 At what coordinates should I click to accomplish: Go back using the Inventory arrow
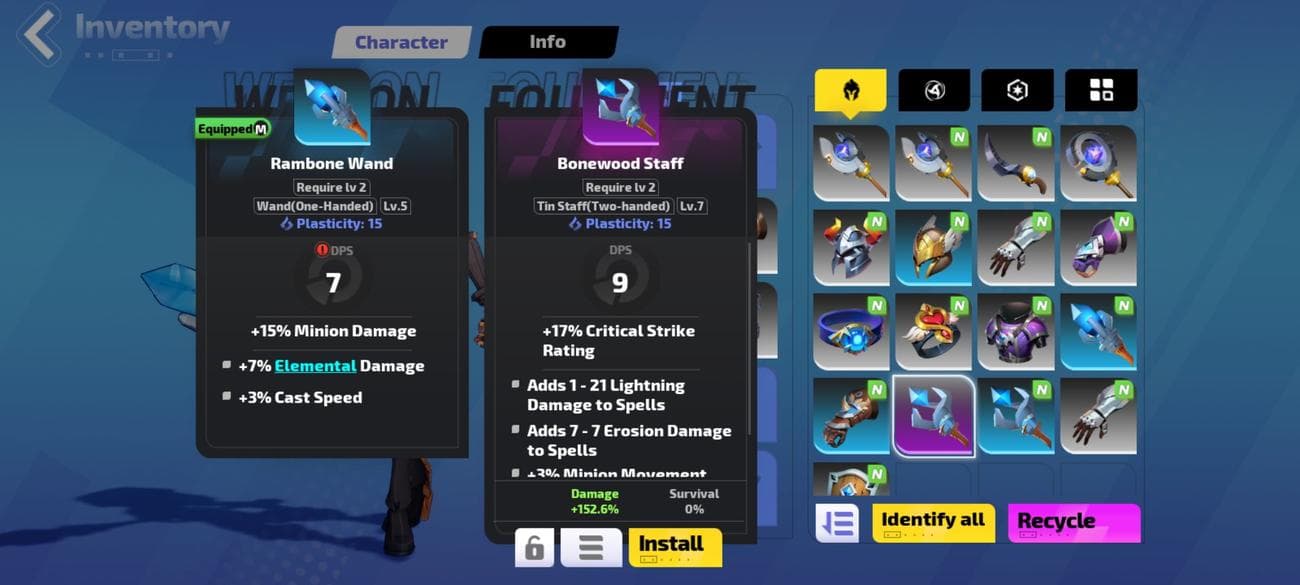pos(41,33)
